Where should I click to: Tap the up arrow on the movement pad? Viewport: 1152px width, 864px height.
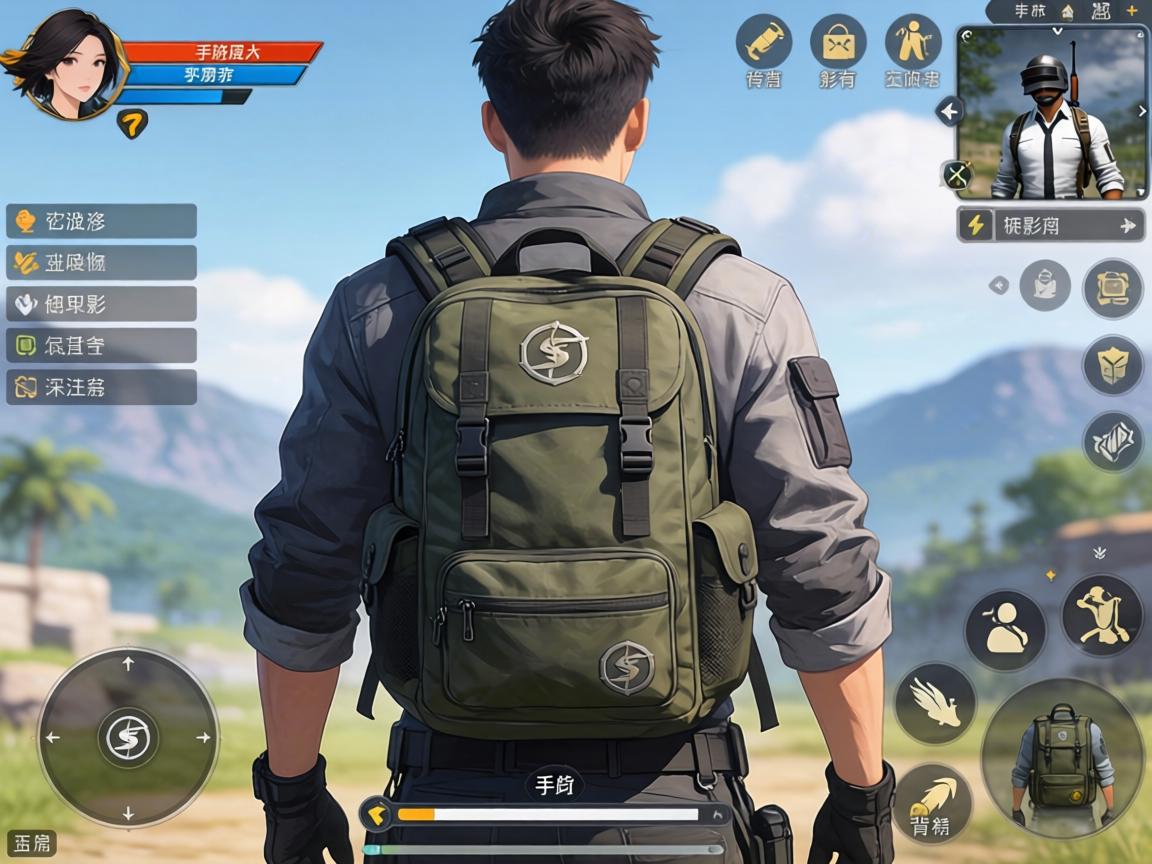point(128,664)
